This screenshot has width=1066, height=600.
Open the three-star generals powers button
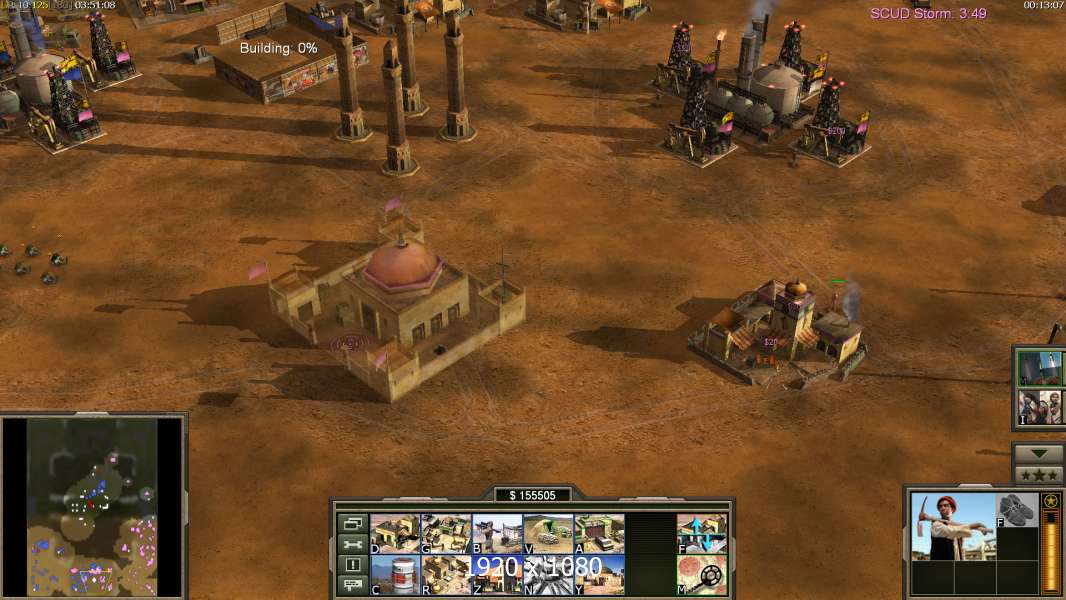(x=1039, y=474)
